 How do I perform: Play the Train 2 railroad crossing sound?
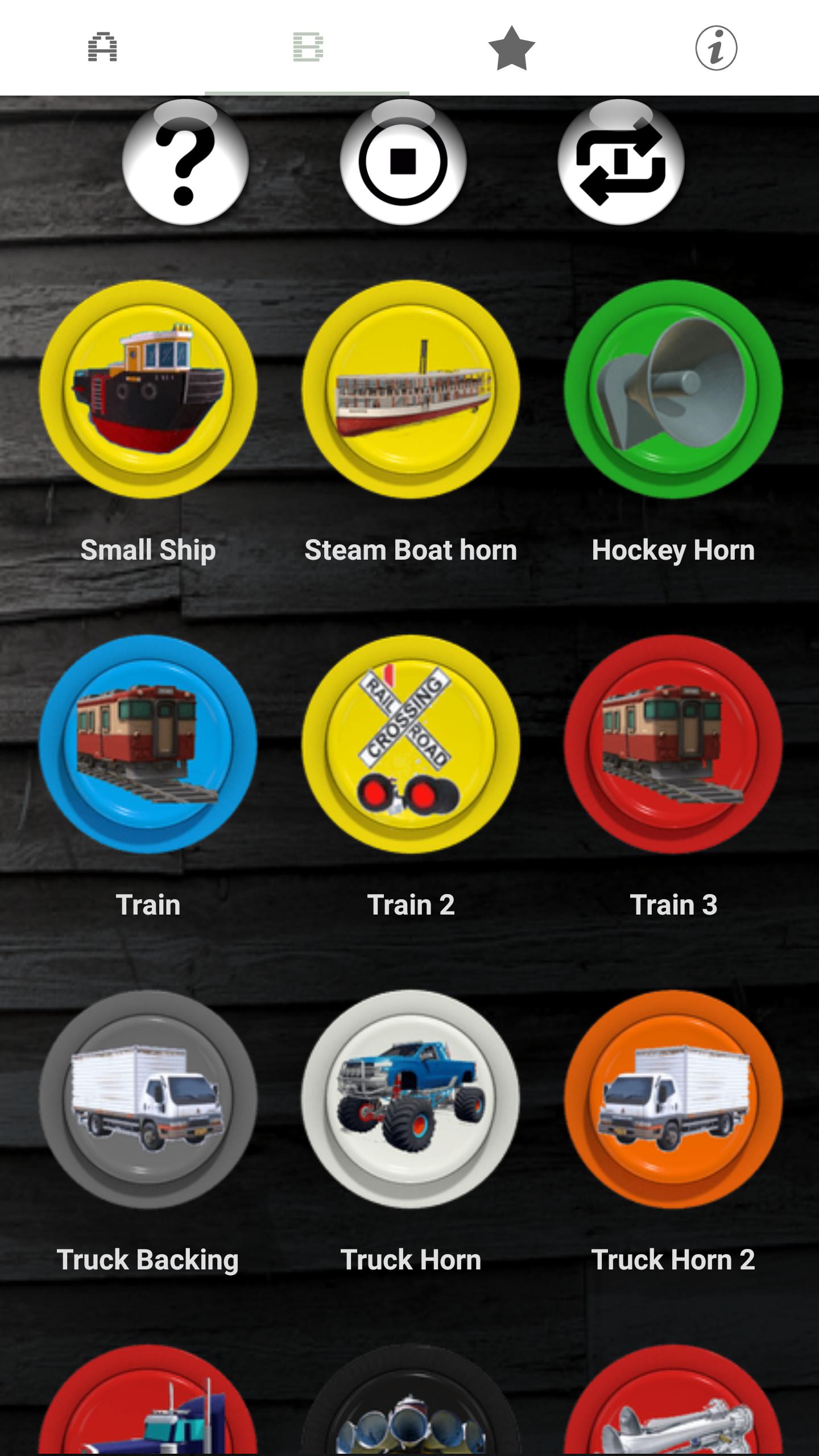click(411, 744)
